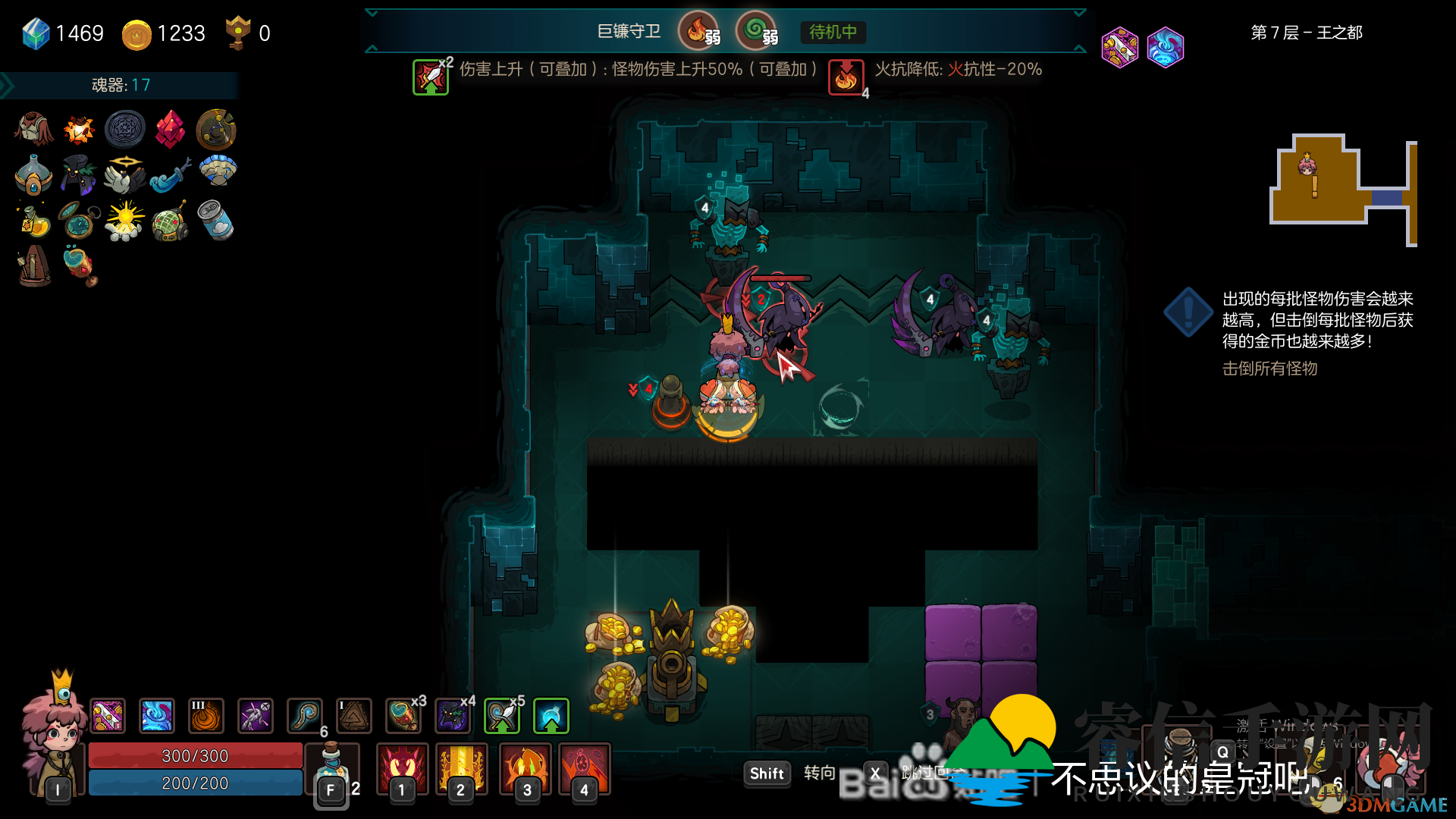This screenshot has height=819, width=1456.
Task: Use the potion flask slot
Action: click(x=331, y=767)
